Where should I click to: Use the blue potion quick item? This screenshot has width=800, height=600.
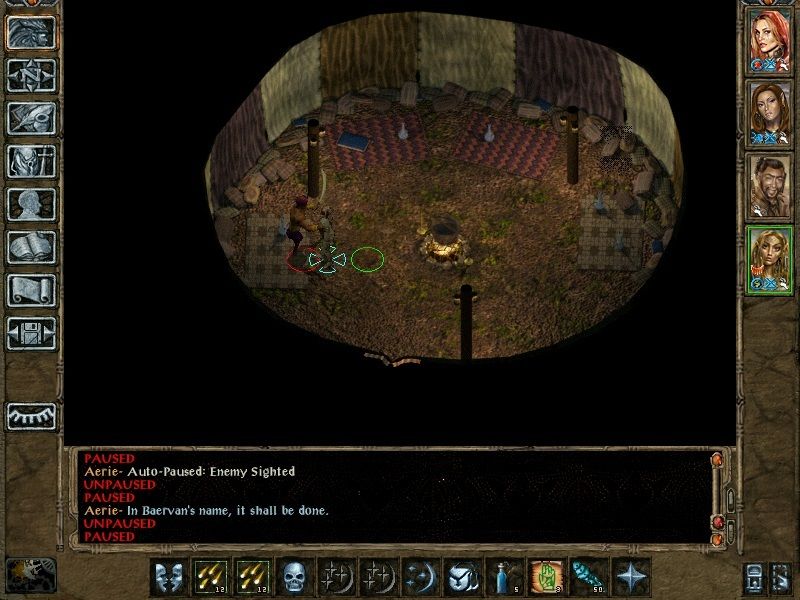[502, 577]
